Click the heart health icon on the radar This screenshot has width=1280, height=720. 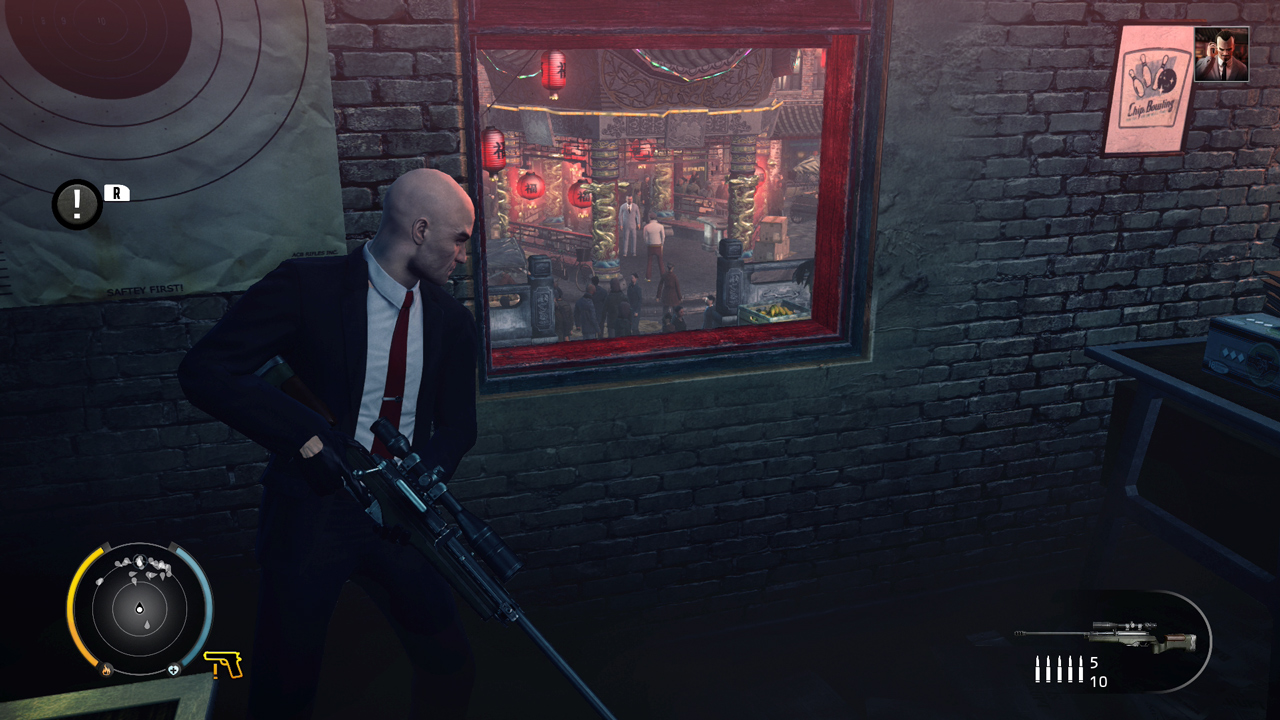(x=174, y=668)
